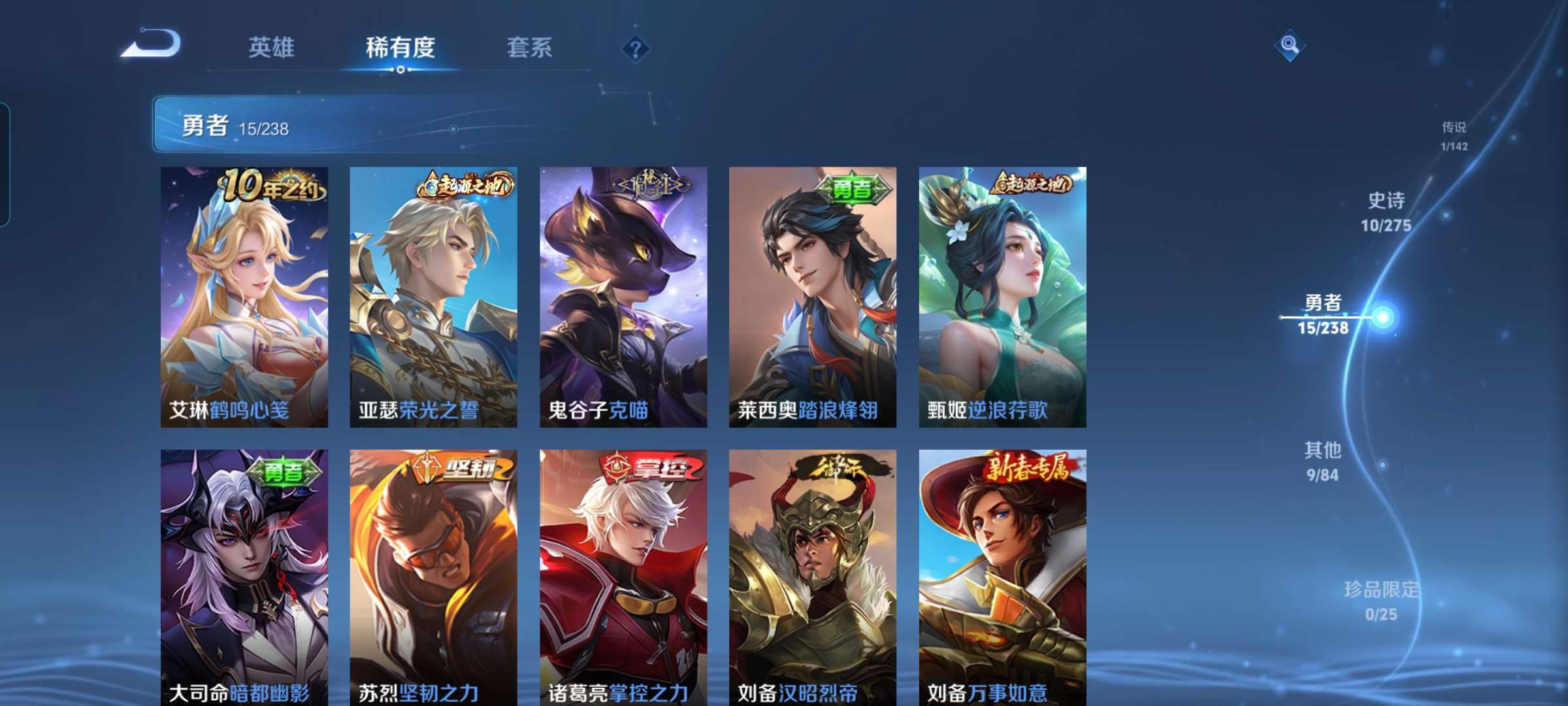Select the 大司命暗都幽影 skin card
Screen dimensions: 1568x706
(244, 577)
